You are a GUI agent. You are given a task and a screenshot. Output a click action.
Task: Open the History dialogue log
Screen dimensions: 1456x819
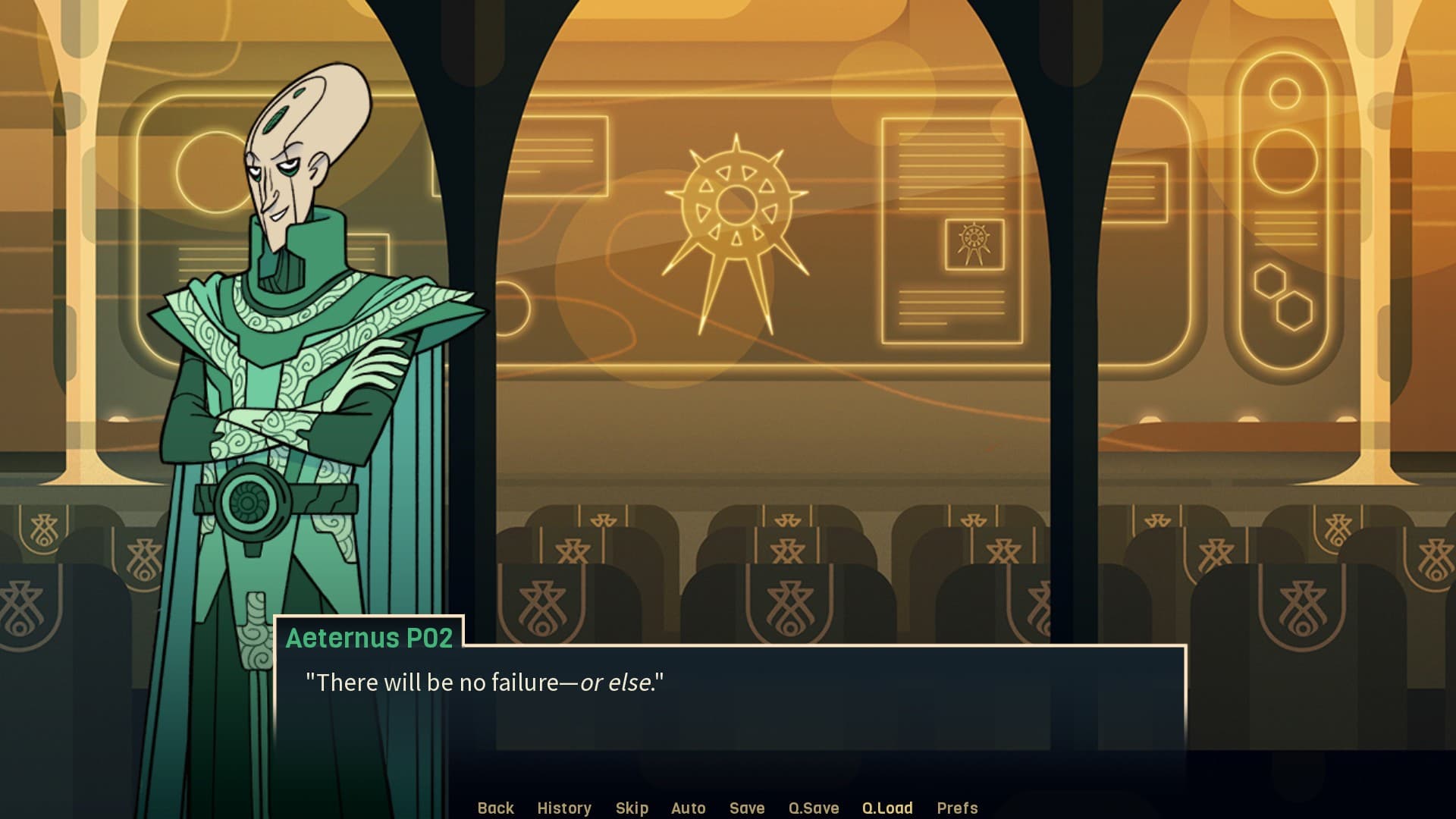coord(564,808)
